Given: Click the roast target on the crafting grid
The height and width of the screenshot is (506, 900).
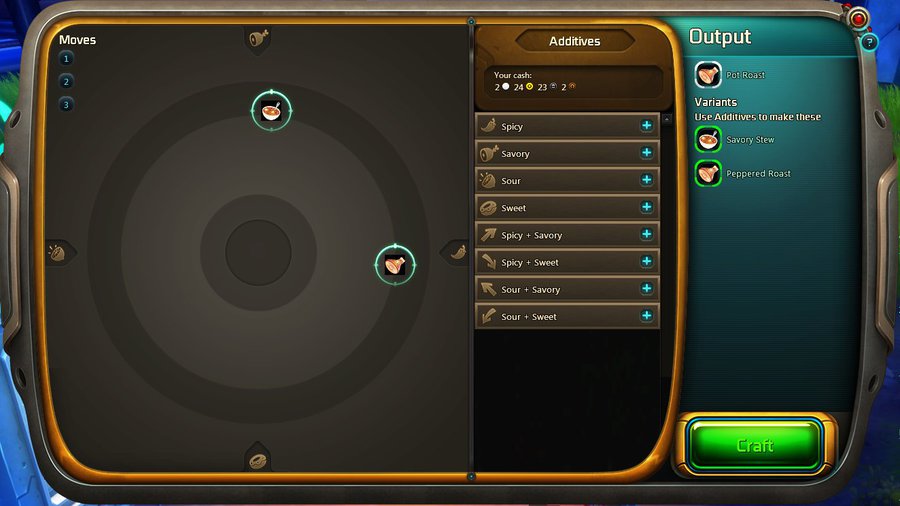Looking at the screenshot, I should 394,264.
